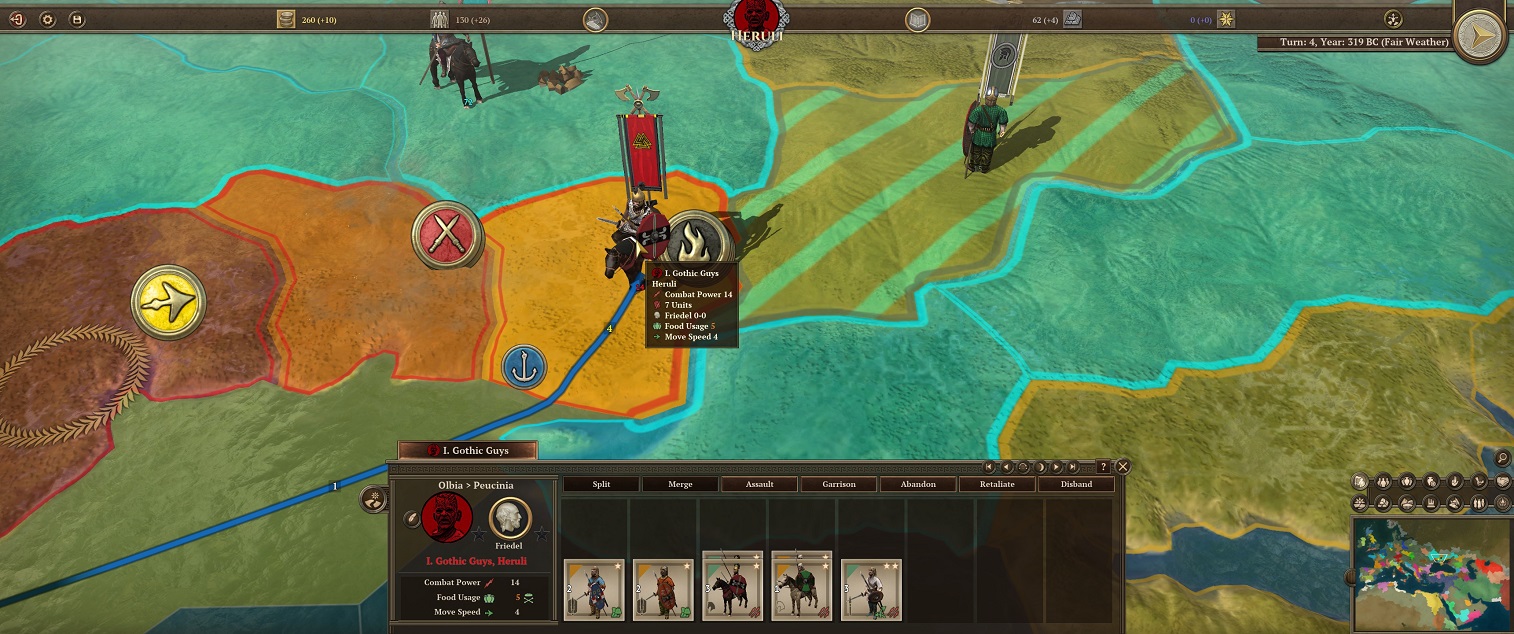1514x634 pixels.
Task: Split the Gothic Guys army
Action: (x=601, y=484)
